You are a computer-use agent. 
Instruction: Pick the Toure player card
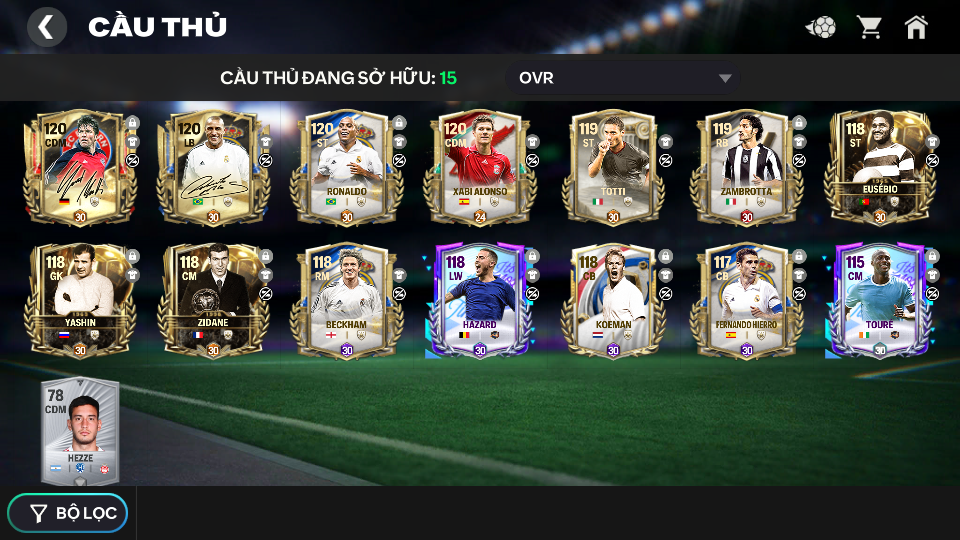[x=879, y=300]
